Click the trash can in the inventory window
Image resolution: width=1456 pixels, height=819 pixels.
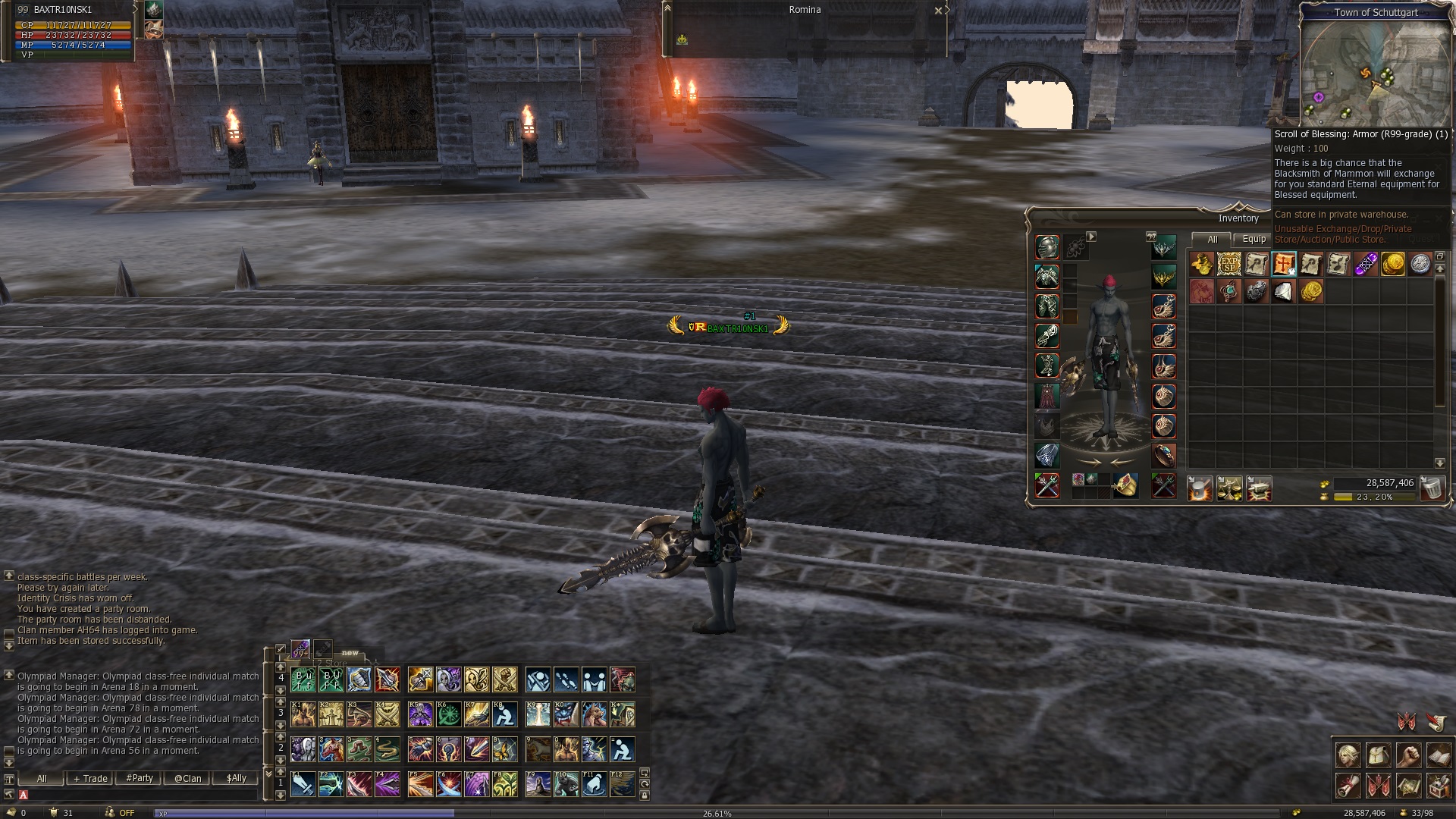tap(1432, 488)
